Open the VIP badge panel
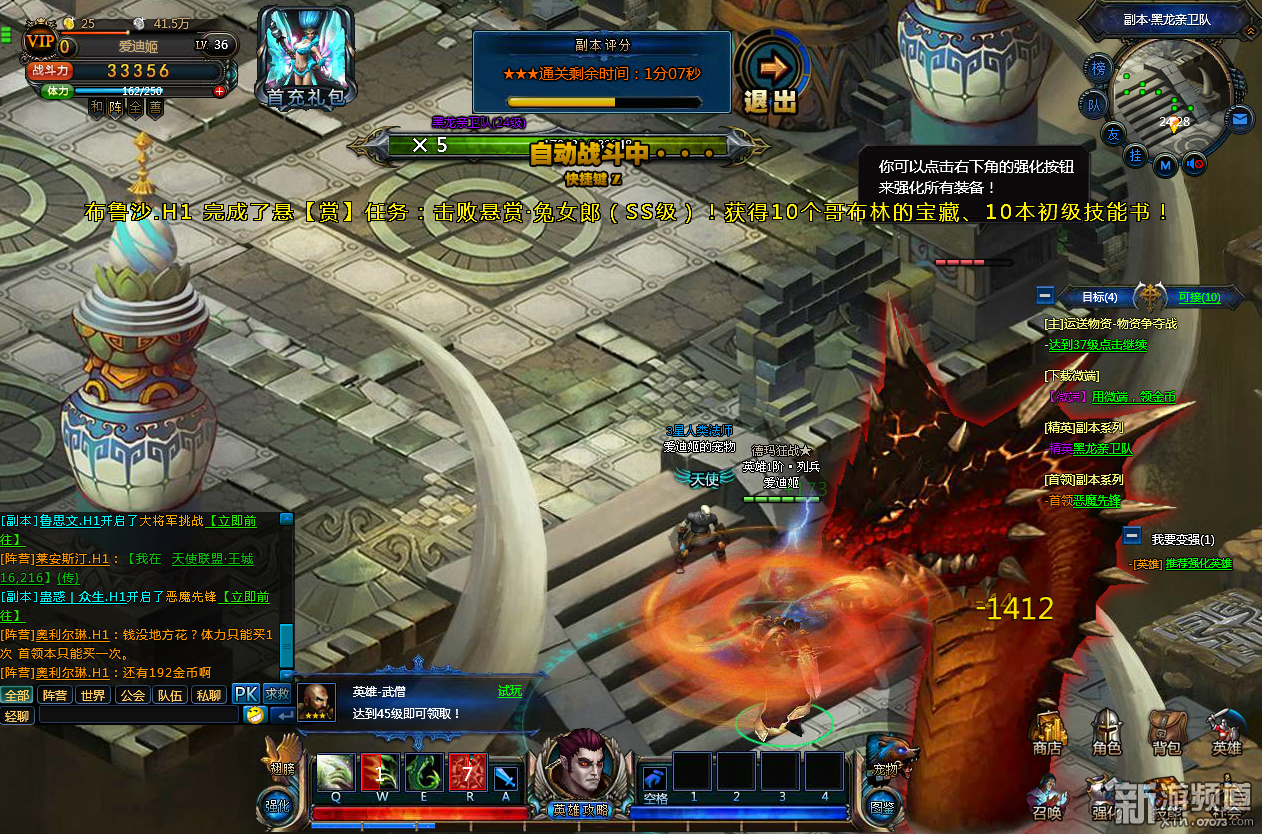The width and height of the screenshot is (1262, 834). tap(40, 40)
